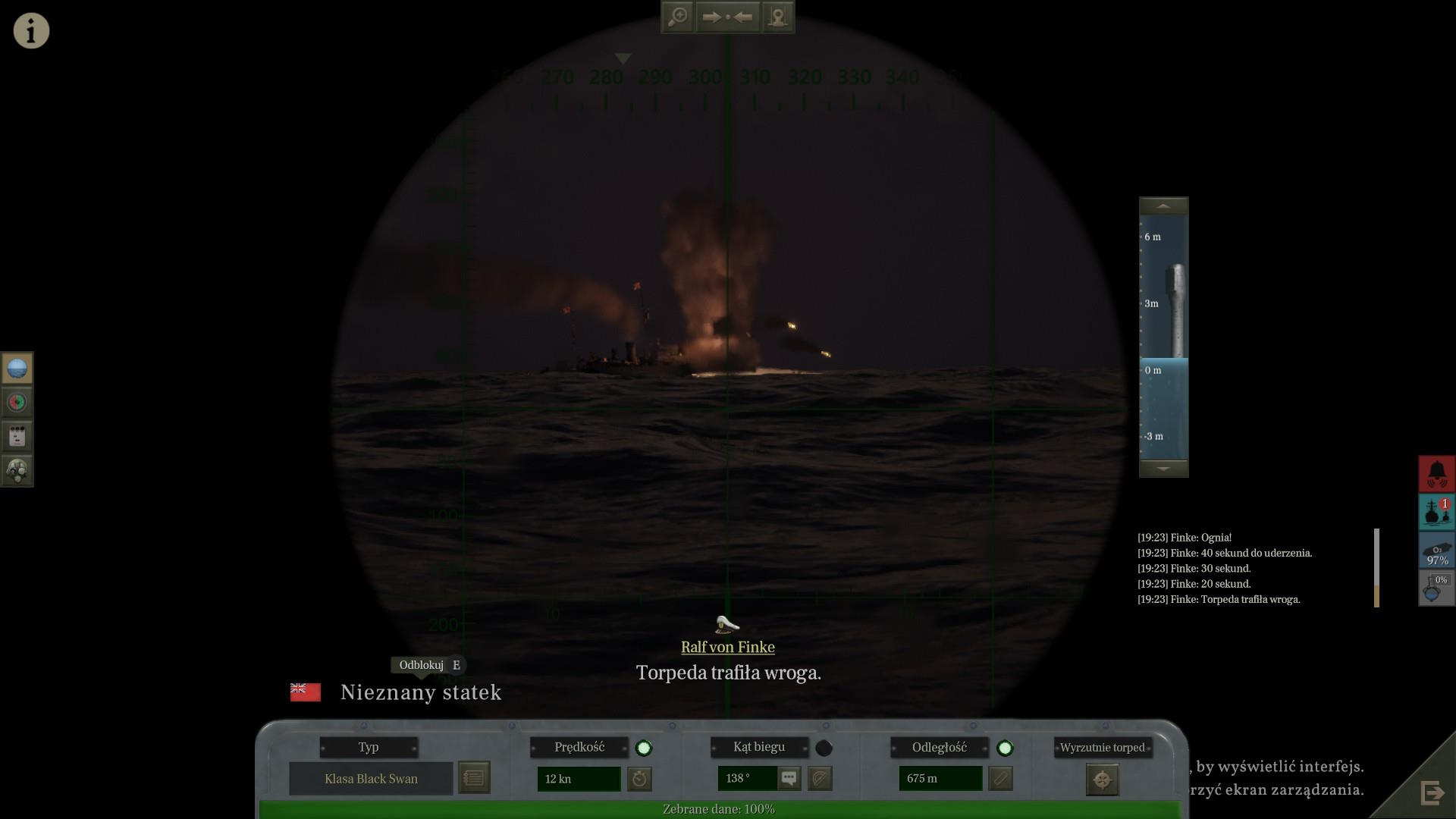Click the converging arrows periscope button

[x=727, y=17]
